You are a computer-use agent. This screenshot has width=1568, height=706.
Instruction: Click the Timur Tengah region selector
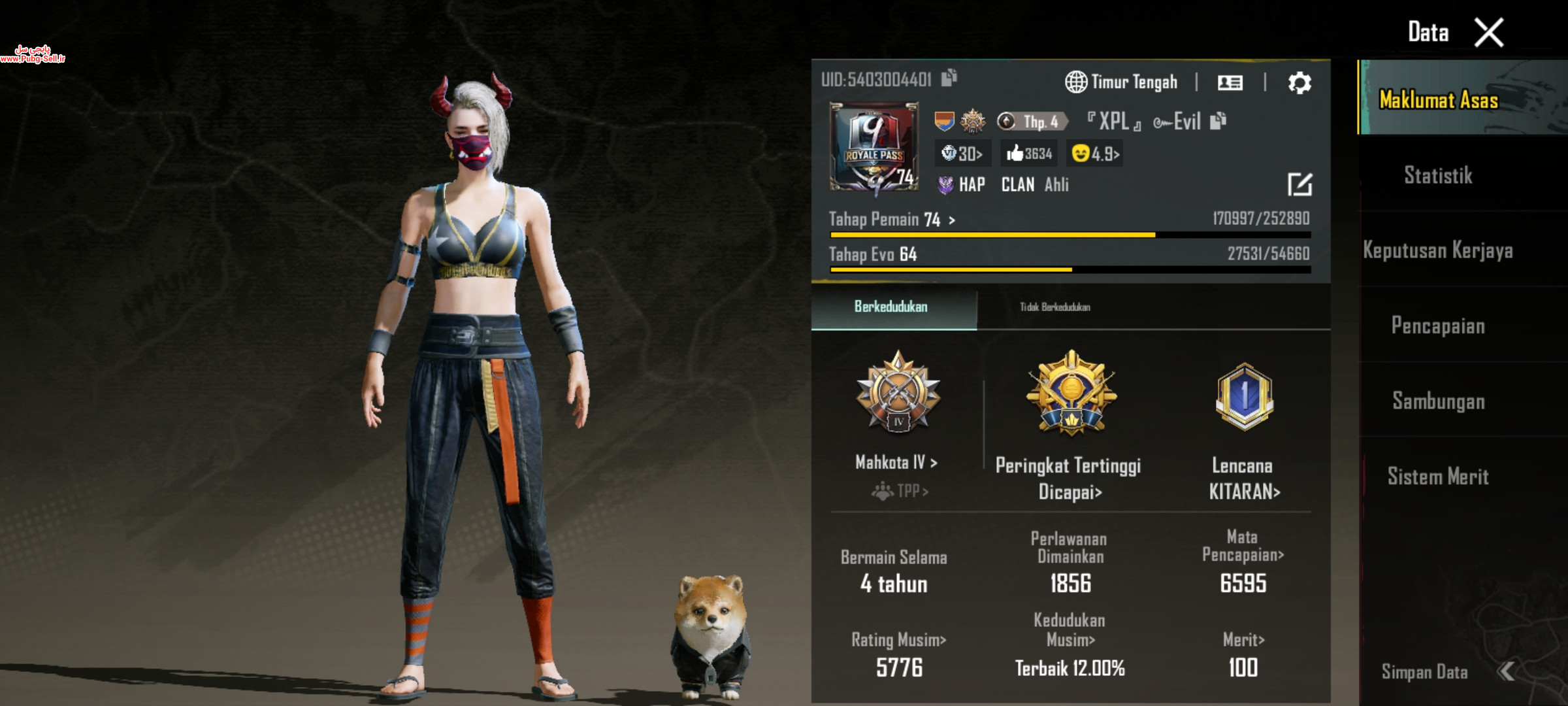pos(1122,82)
